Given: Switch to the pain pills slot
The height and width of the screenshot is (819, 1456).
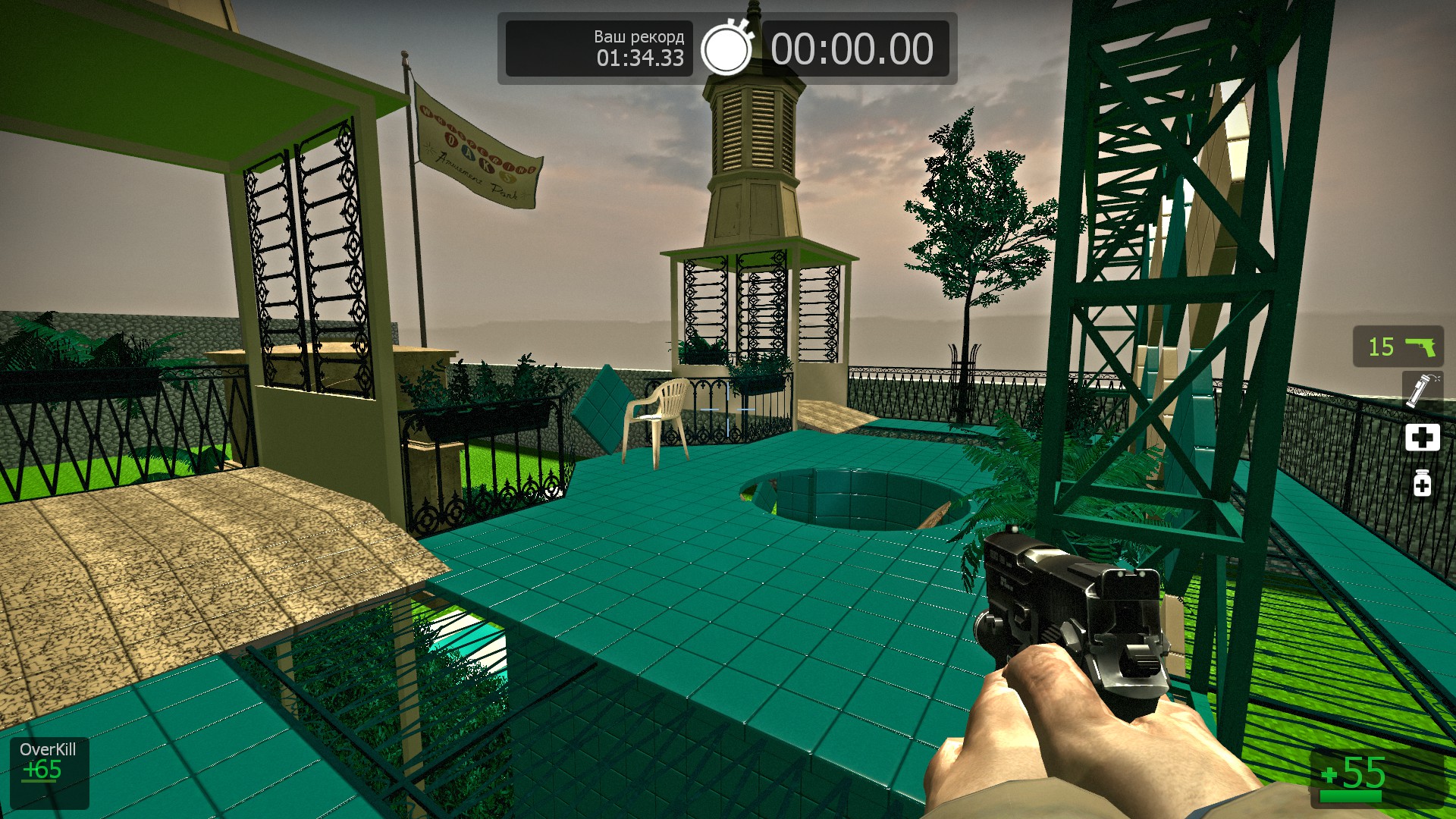Looking at the screenshot, I should pos(1422,483).
